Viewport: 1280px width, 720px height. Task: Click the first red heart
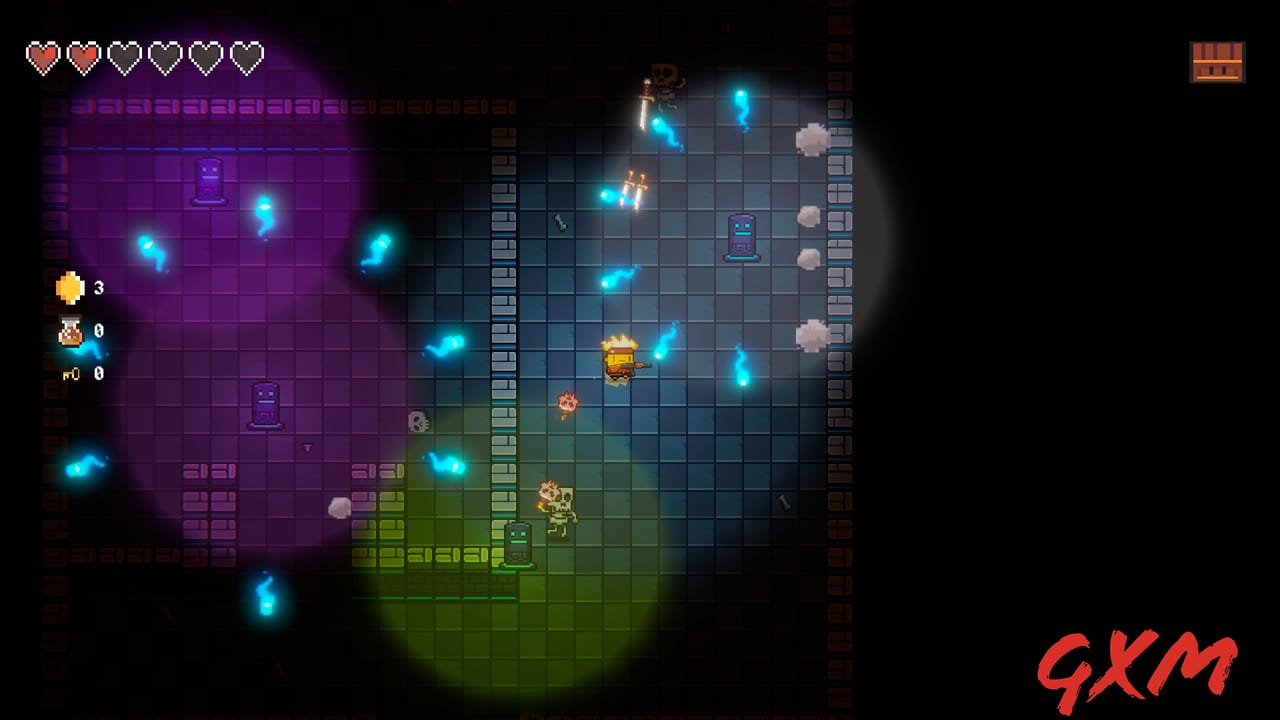pyautogui.click(x=43, y=56)
